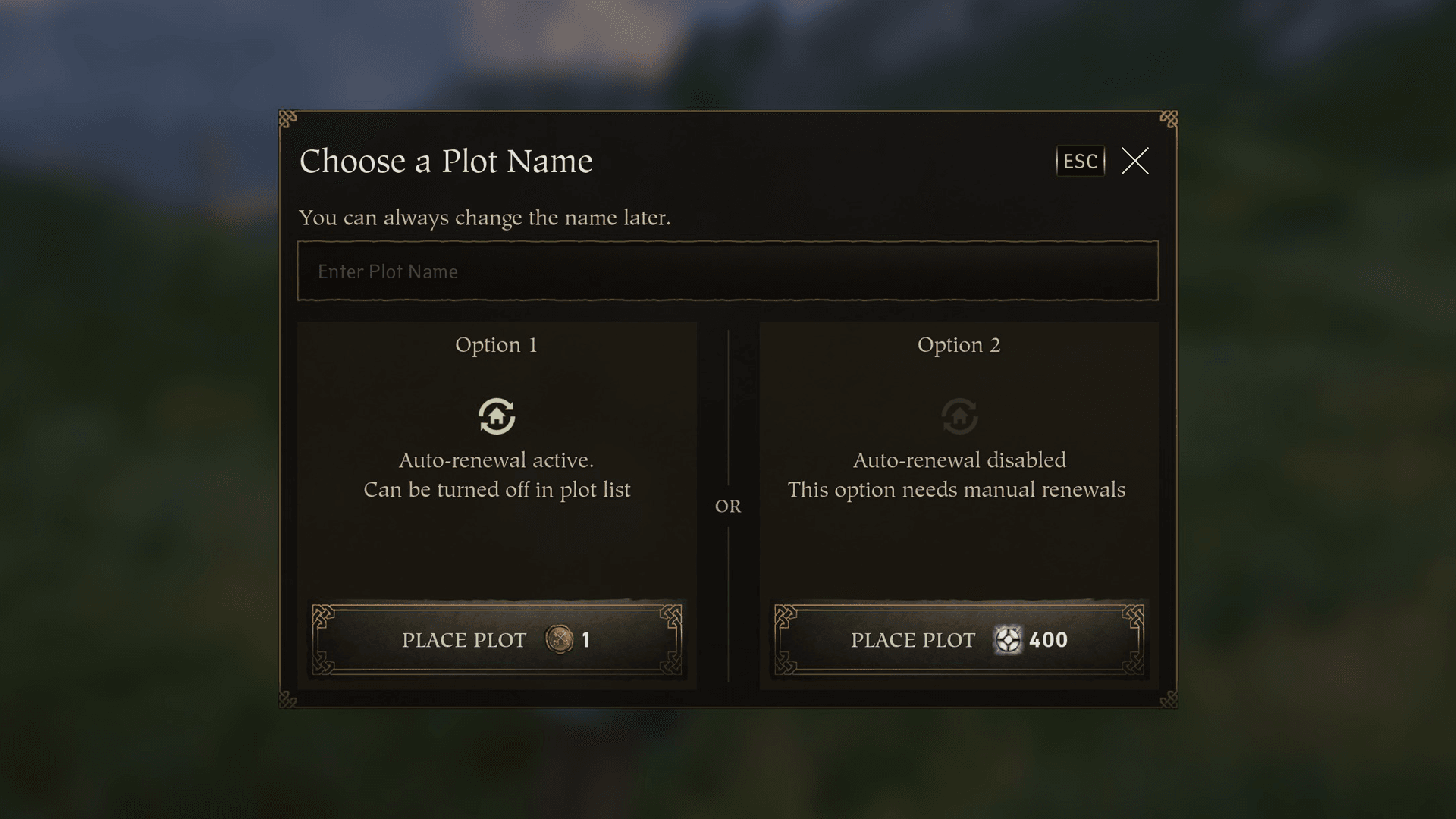Click the 'Can be turned off in plot list' text
The width and height of the screenshot is (1456, 819).
[x=497, y=490]
